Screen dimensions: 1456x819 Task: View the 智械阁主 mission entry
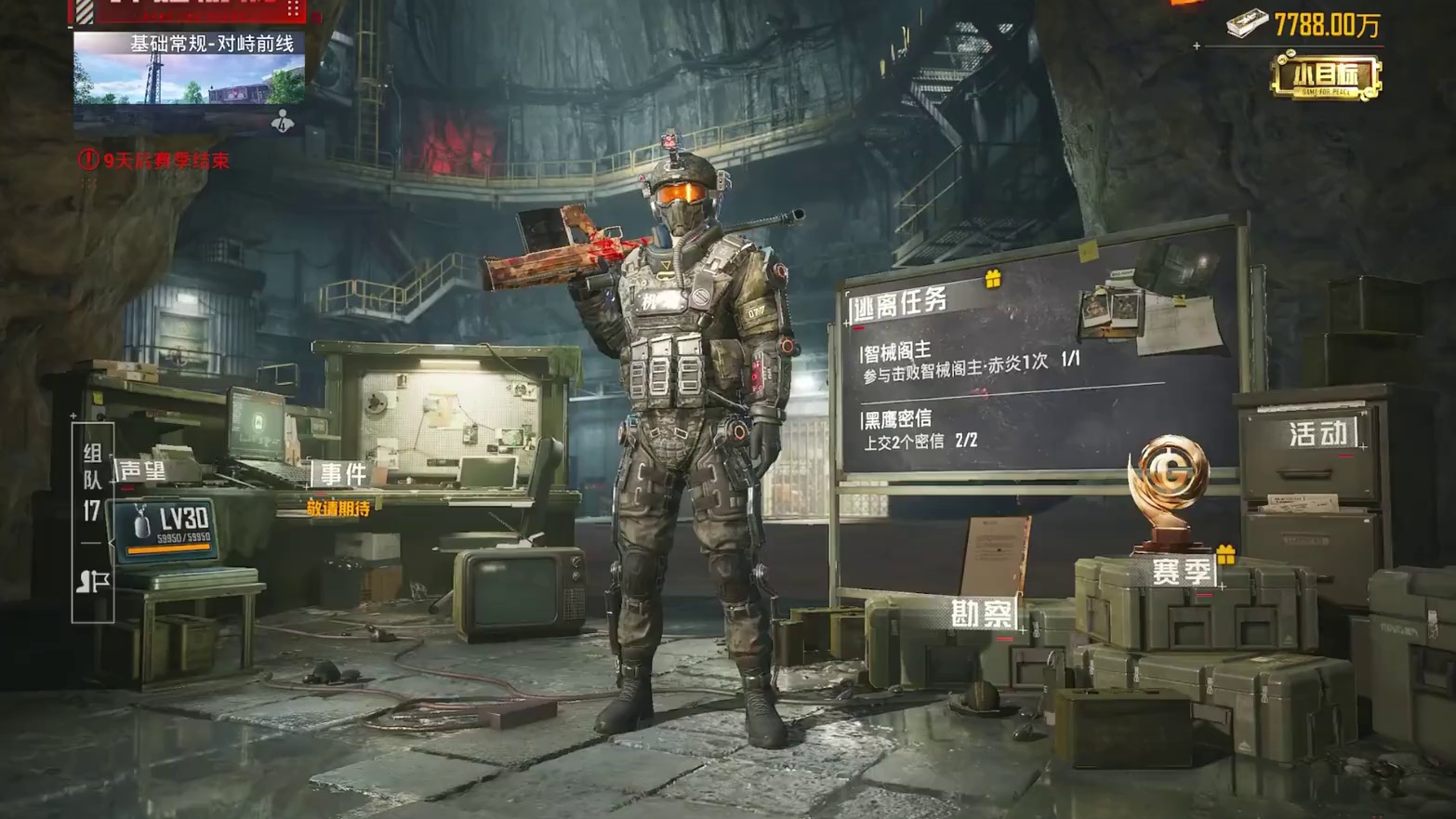[x=970, y=359]
